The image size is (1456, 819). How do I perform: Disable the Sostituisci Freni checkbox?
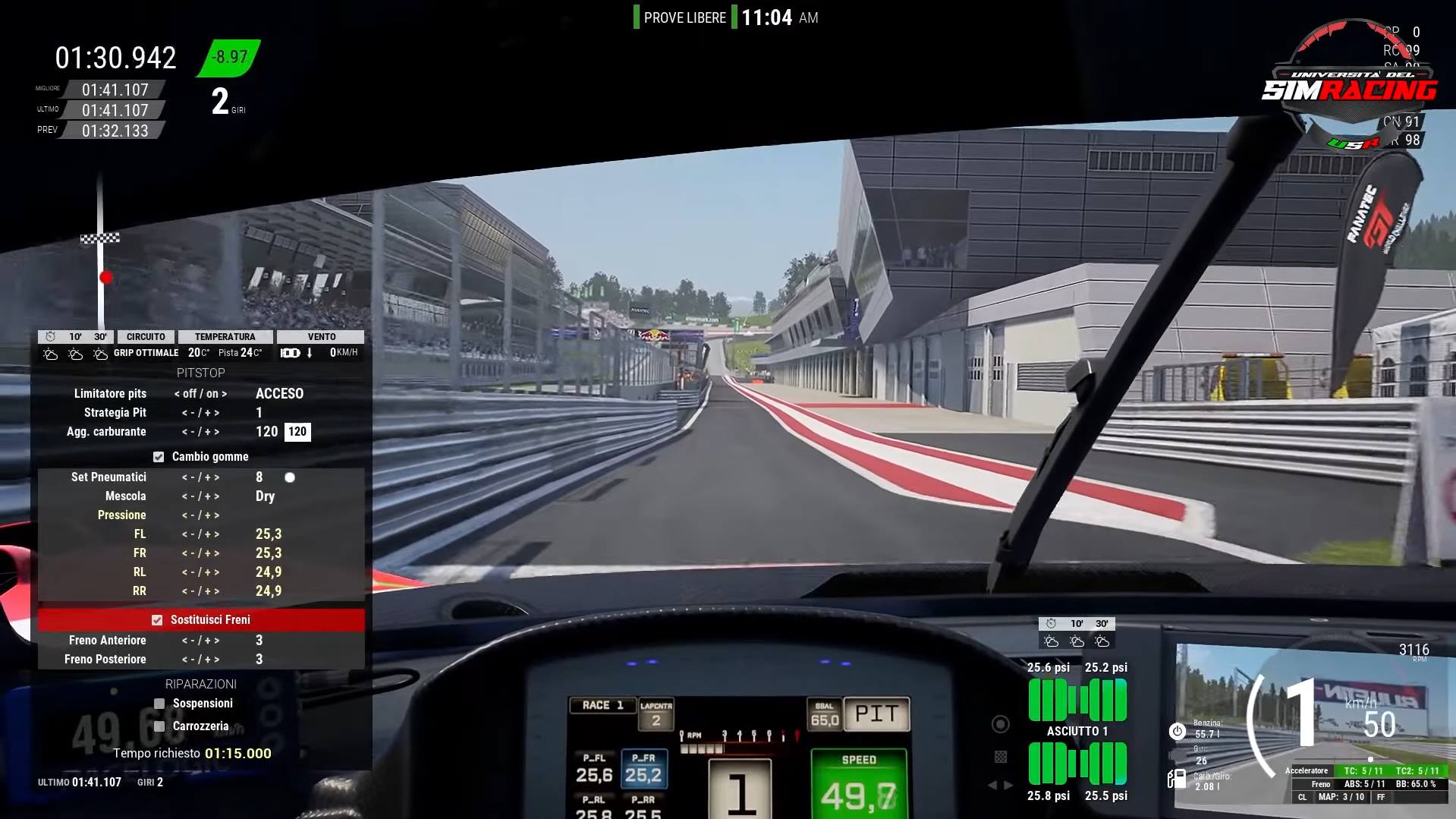[x=158, y=619]
